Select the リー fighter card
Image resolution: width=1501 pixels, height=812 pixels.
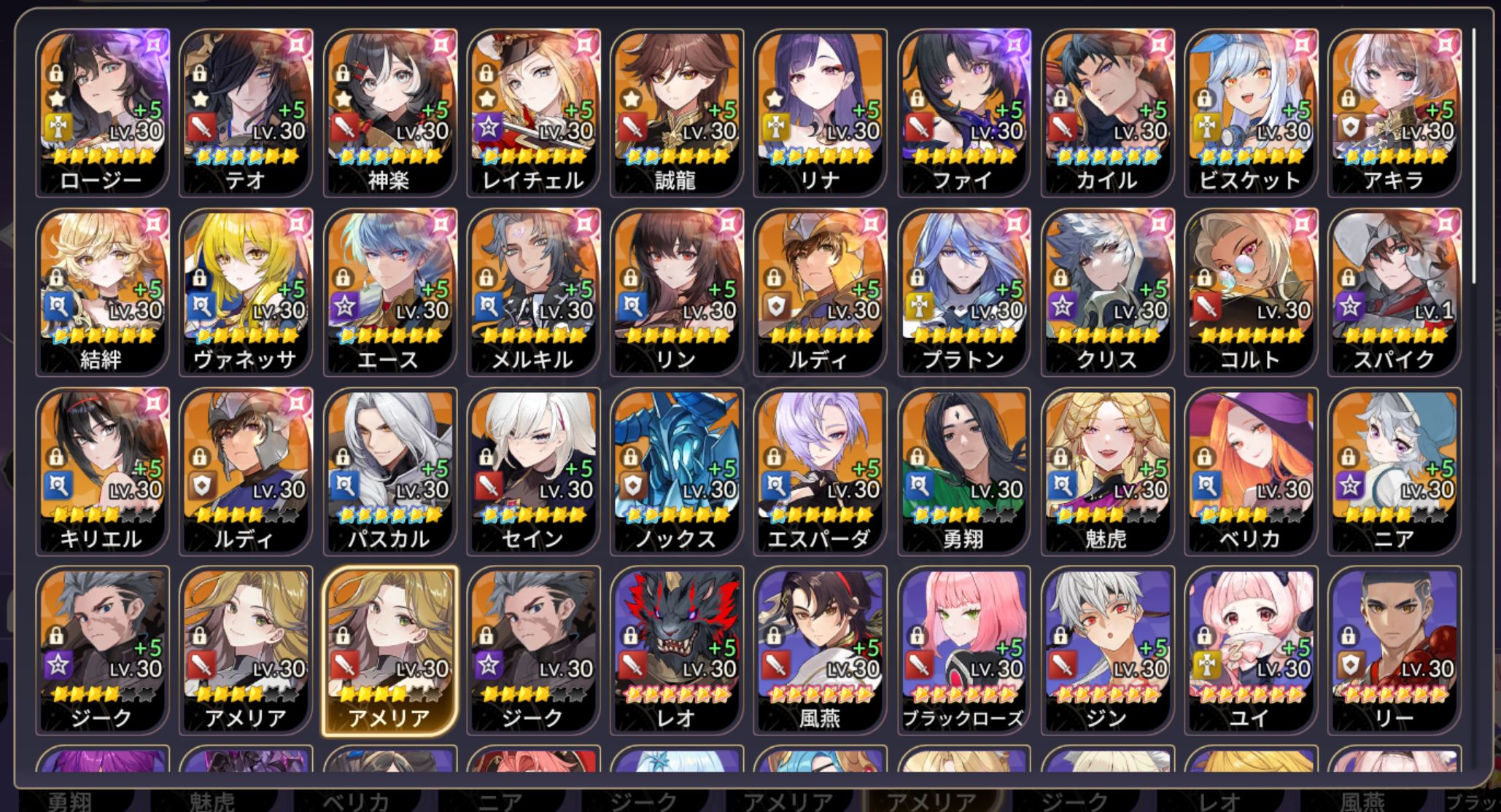coord(1395,650)
